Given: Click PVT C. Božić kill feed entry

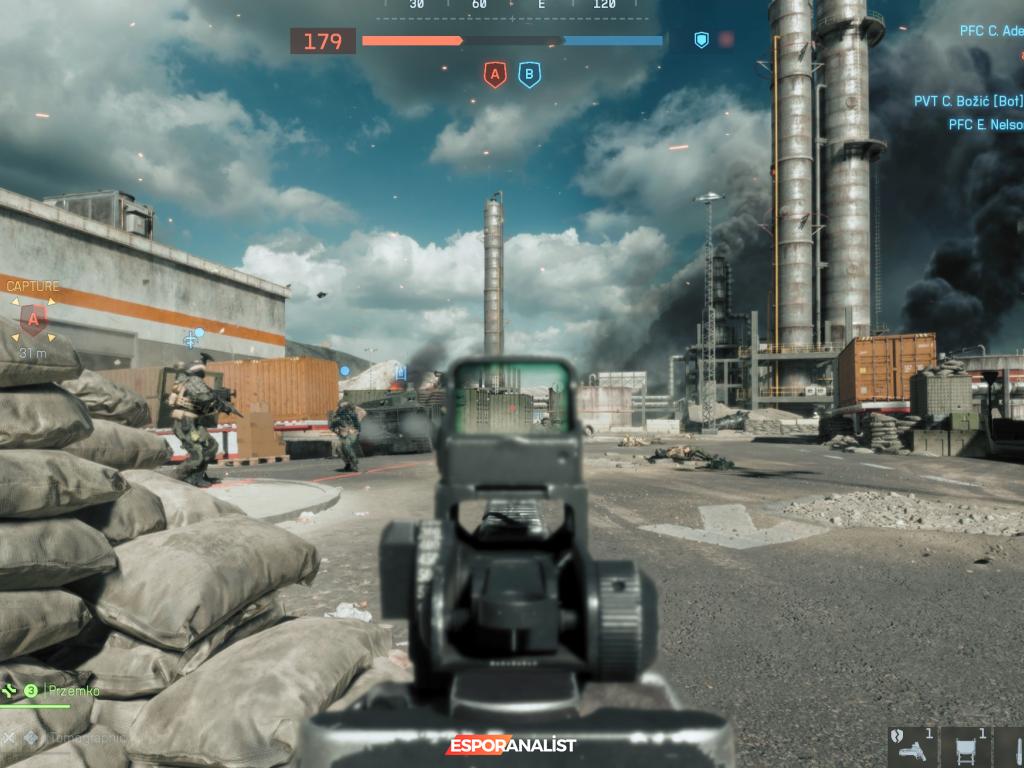Looking at the screenshot, I should [968, 101].
